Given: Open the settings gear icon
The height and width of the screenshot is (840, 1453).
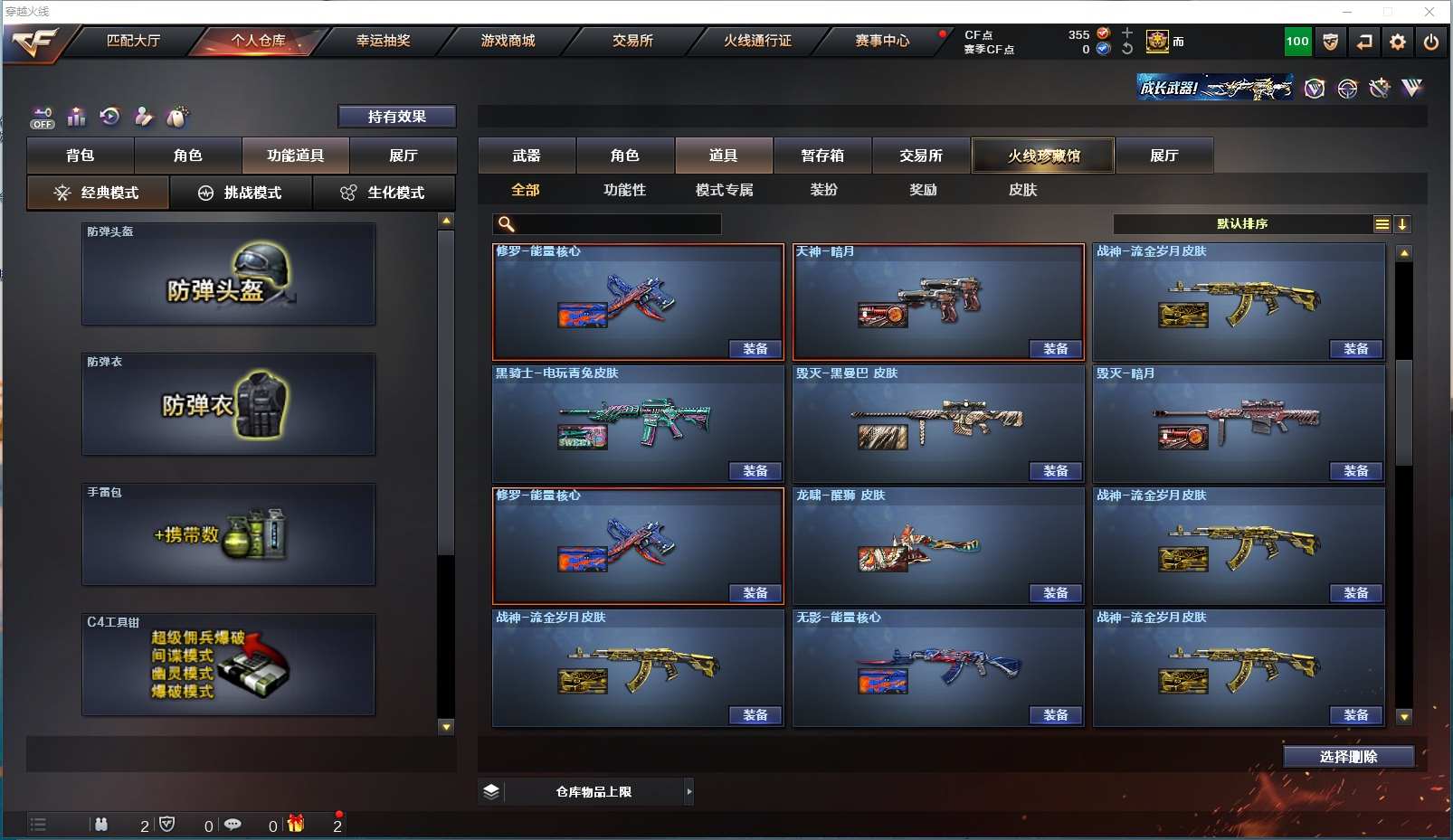Looking at the screenshot, I should tap(1398, 42).
